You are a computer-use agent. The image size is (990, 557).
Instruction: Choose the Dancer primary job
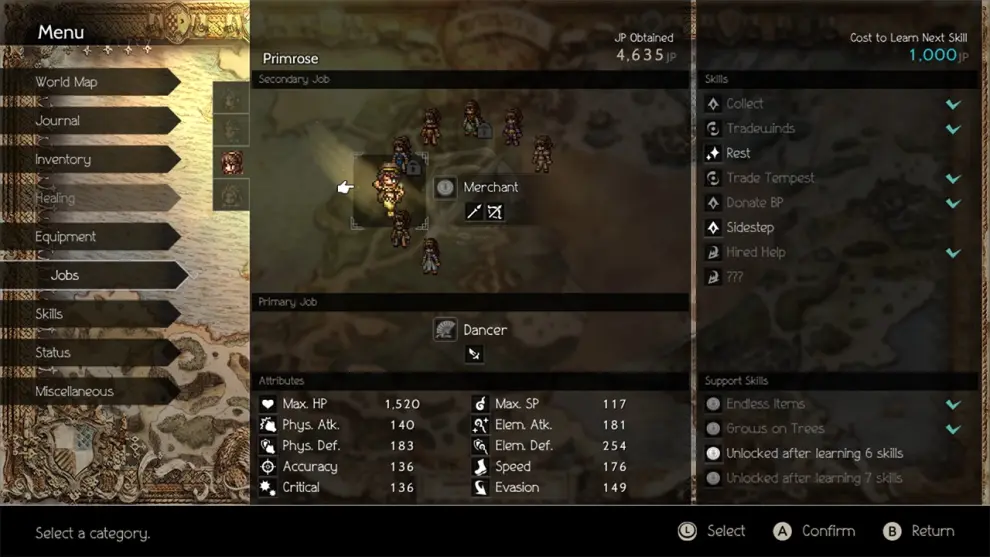coord(485,330)
